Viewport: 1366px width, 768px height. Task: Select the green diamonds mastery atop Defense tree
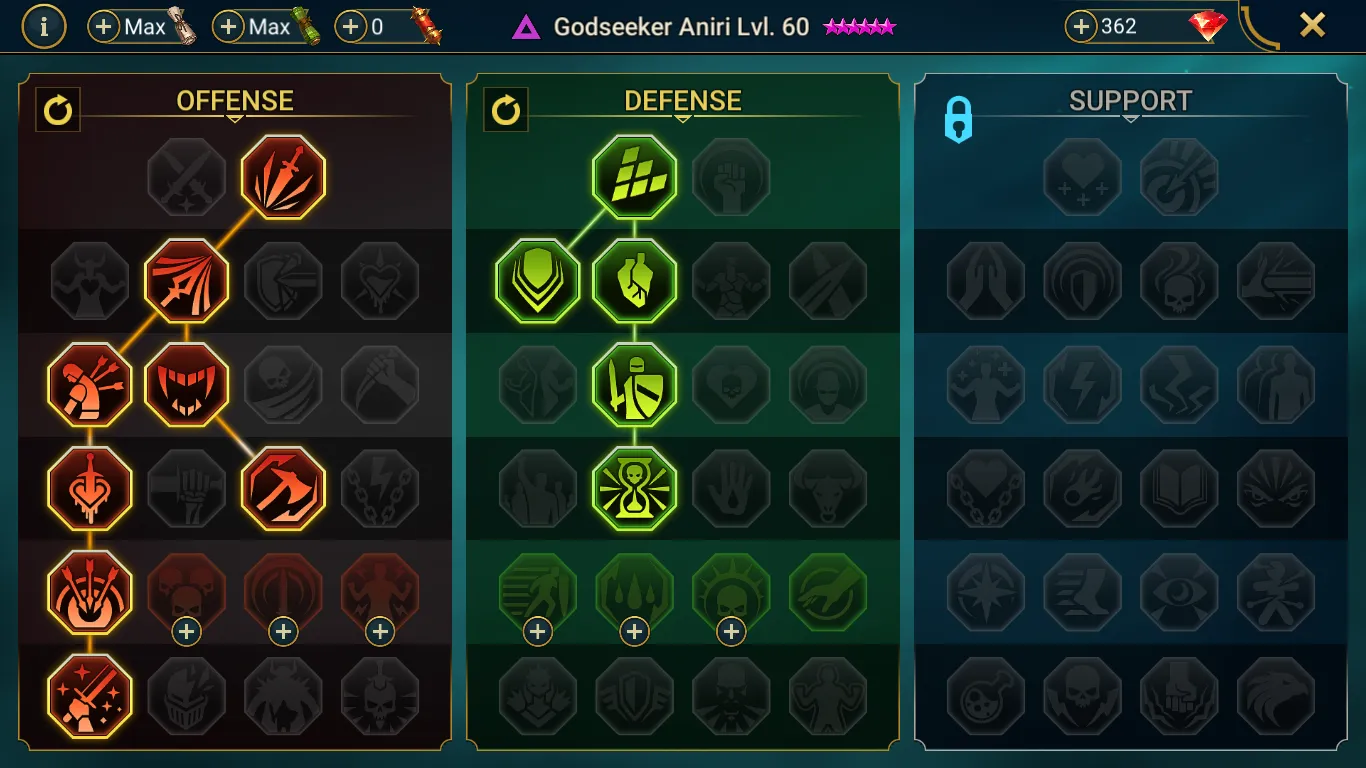click(x=634, y=177)
